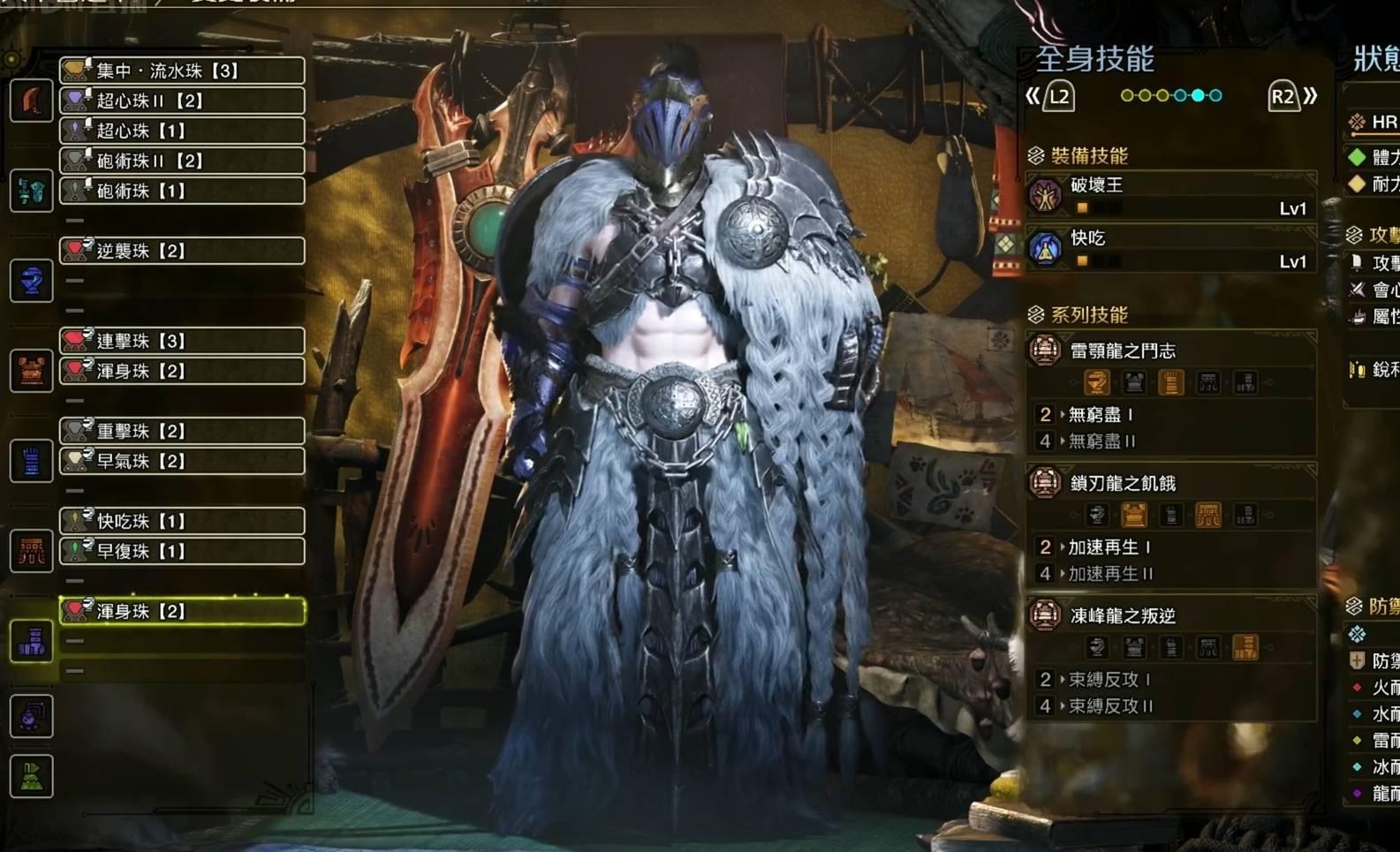Screen dimensions: 1400x852
Task: Toggle the leg piece icon under 凍峰龍之叛逆
Action: pos(1245,647)
